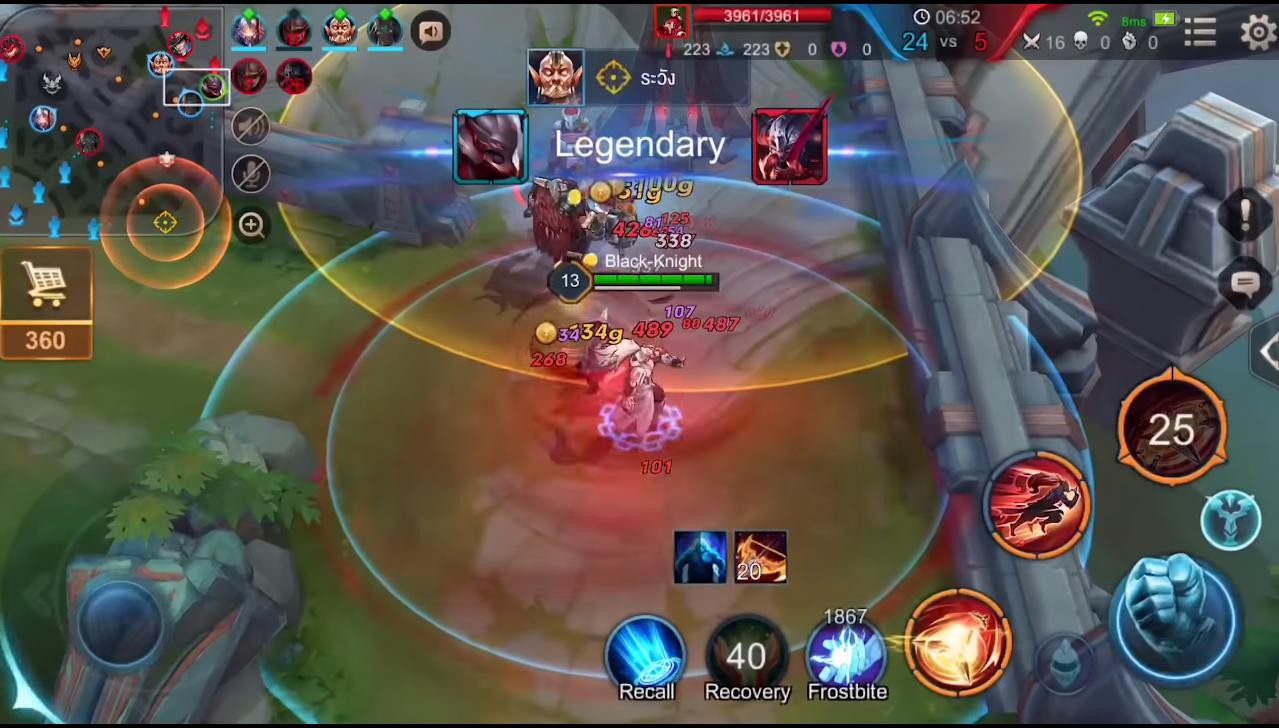Open the quick chat speech bubble
The height and width of the screenshot is (728, 1279).
pyautogui.click(x=1246, y=284)
